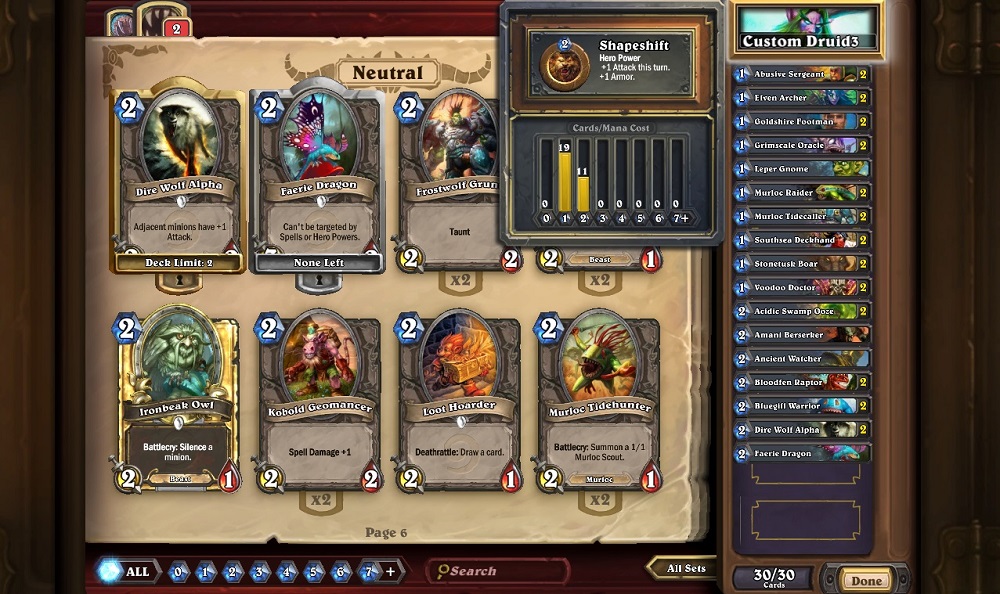Select the Shapeshift hero power tile
This screenshot has width=1000, height=594.
(x=612, y=62)
